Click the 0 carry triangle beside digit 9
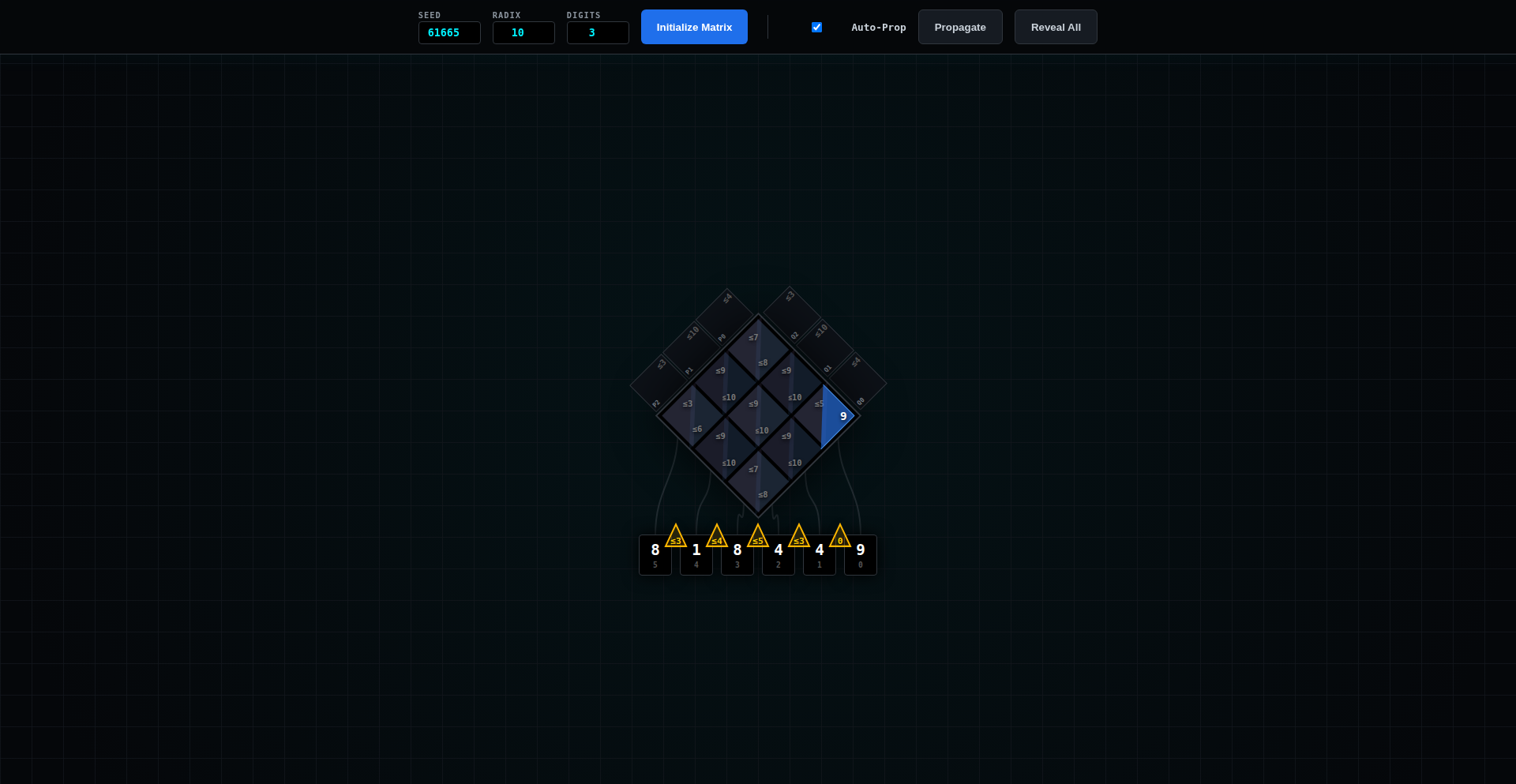The height and width of the screenshot is (784, 1516). 839,536
